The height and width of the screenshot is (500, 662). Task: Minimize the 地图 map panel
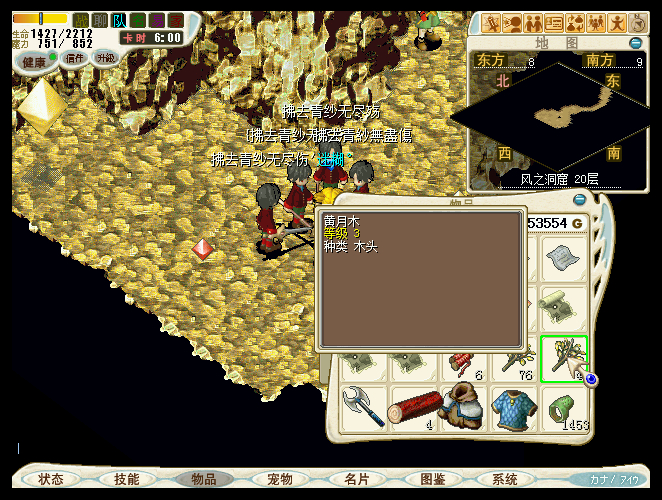(635, 43)
